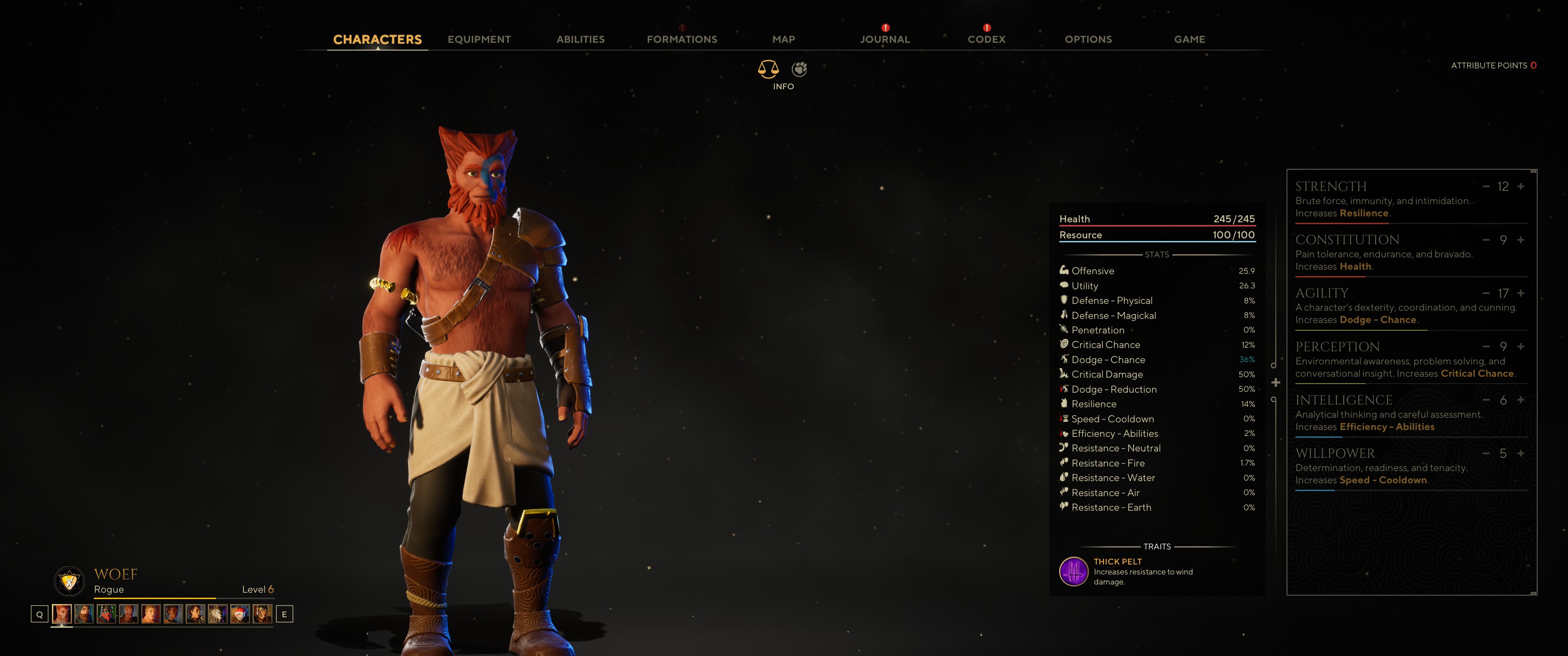Select the Game tab

pyautogui.click(x=1189, y=40)
